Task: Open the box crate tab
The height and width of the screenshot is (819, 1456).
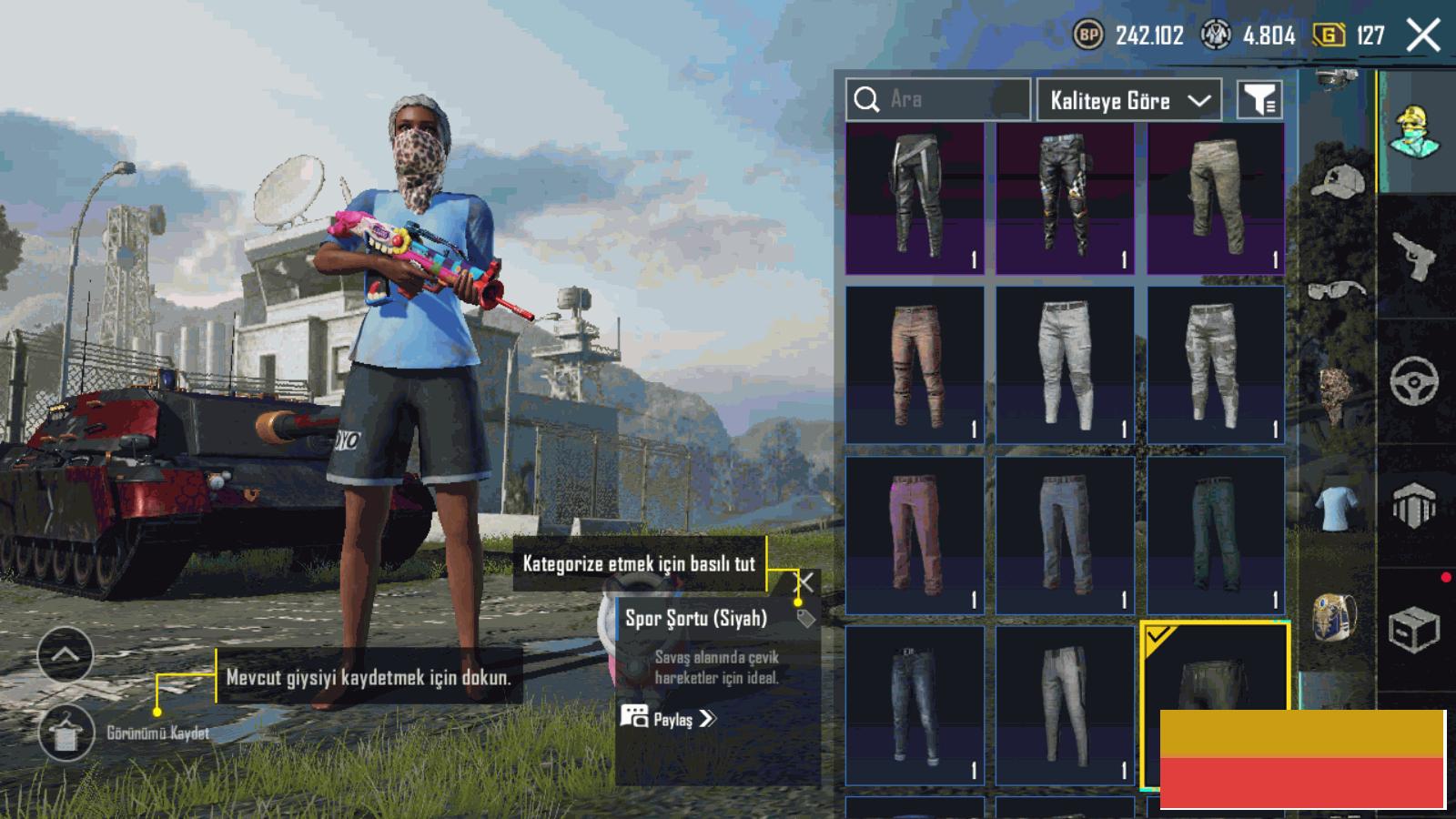Action: click(1414, 630)
